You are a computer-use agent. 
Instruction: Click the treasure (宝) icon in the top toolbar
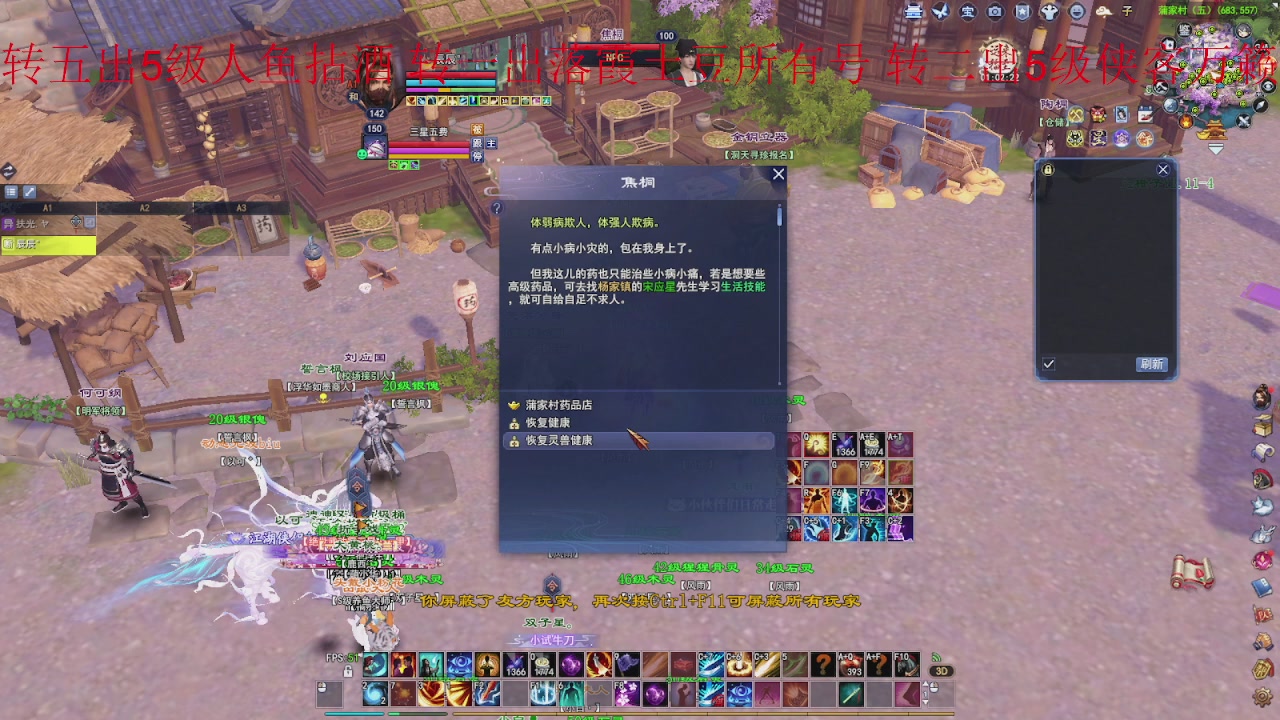(967, 12)
